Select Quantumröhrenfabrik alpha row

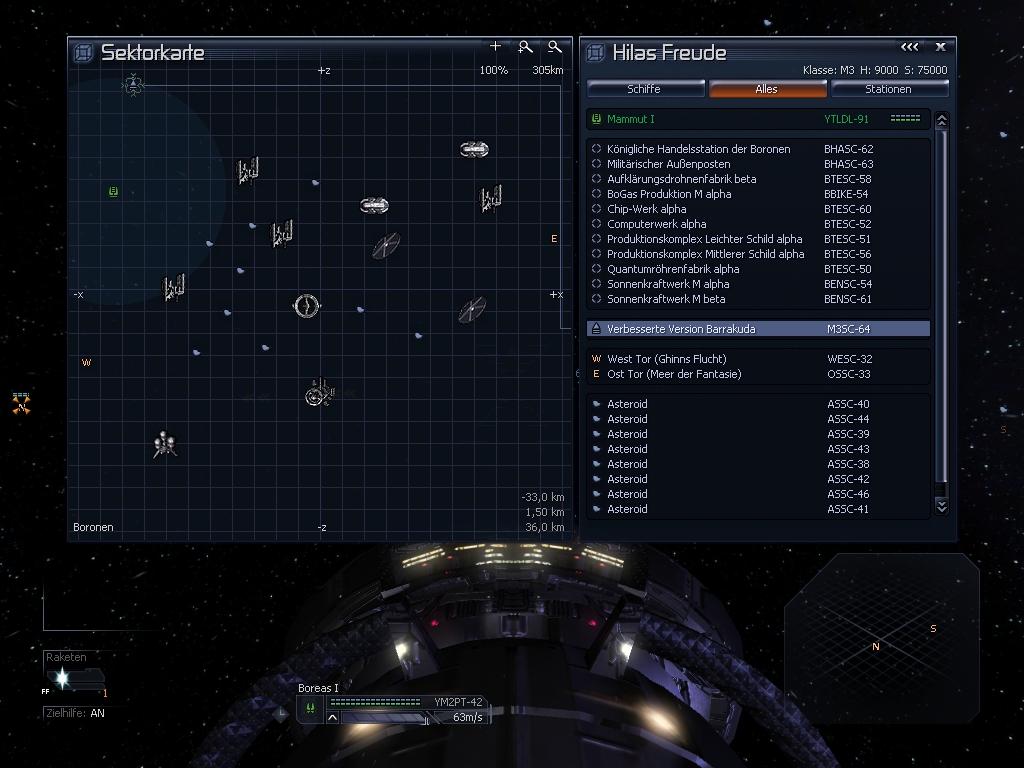coord(673,269)
